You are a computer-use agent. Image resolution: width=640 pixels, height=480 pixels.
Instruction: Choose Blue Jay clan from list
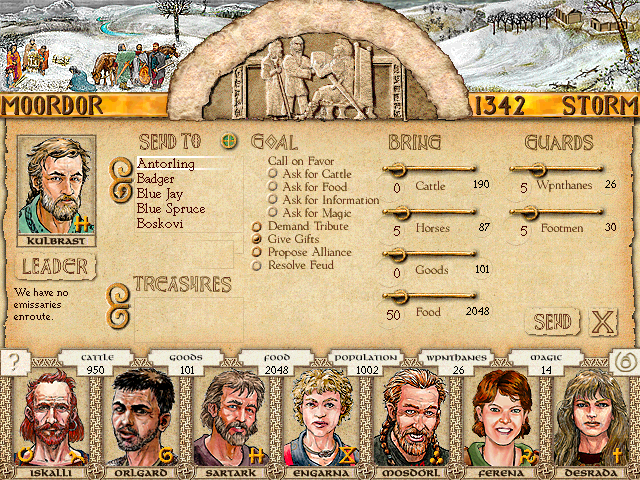pyautogui.click(x=160, y=193)
